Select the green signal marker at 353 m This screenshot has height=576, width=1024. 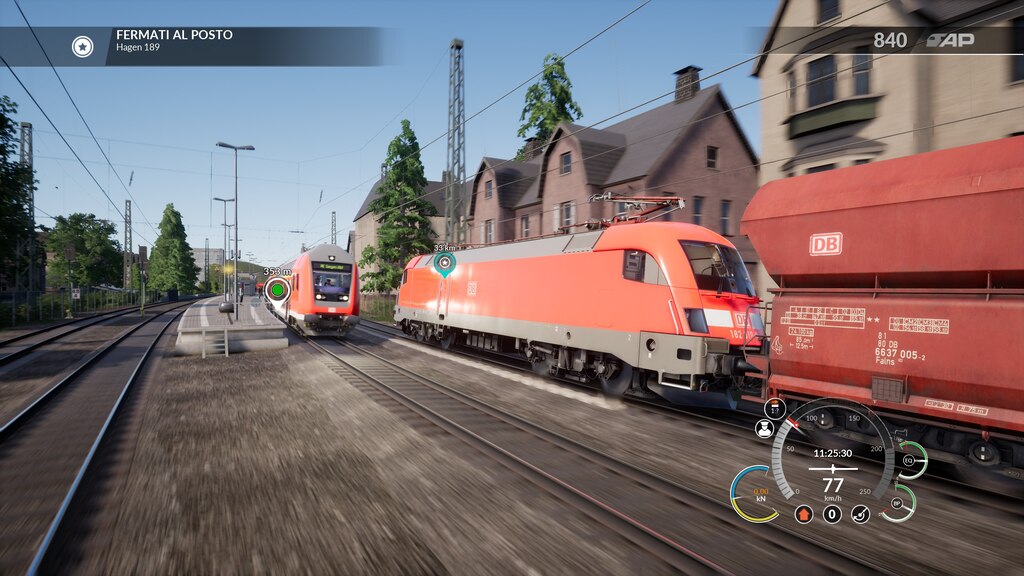277,290
